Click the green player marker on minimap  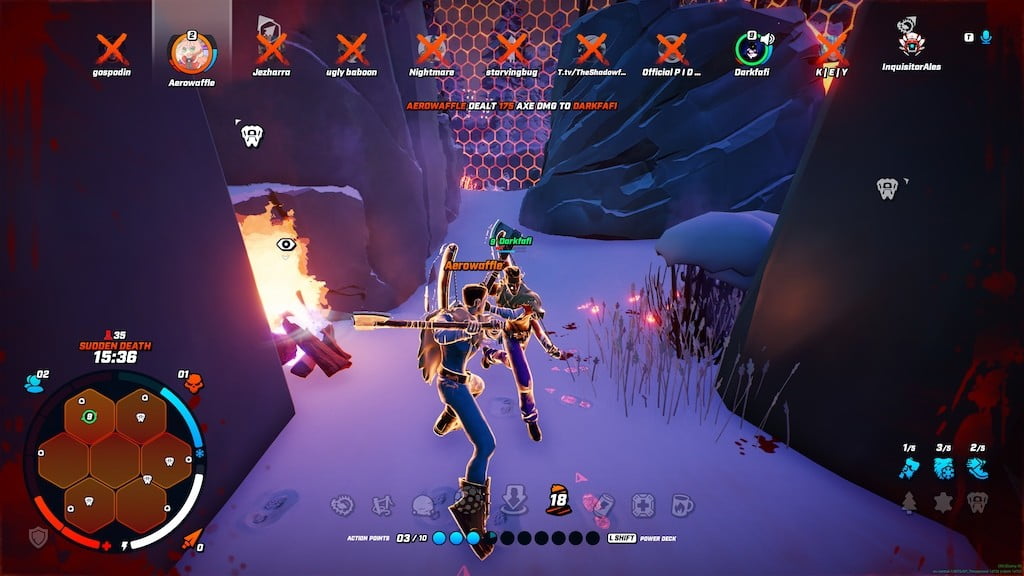[x=89, y=416]
